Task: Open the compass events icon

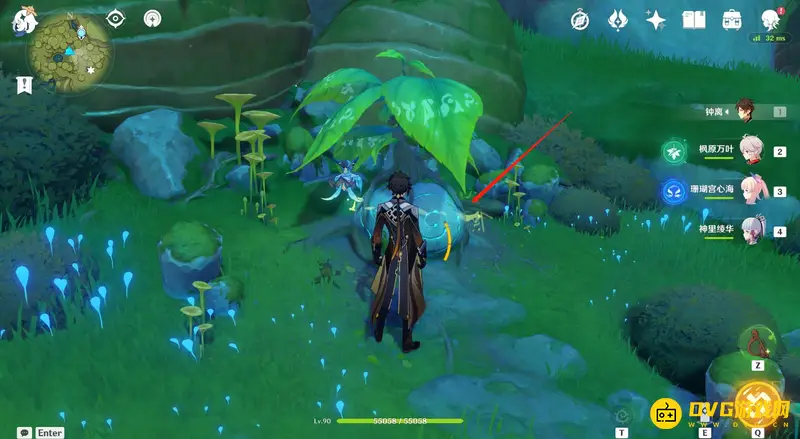Action: click(581, 19)
